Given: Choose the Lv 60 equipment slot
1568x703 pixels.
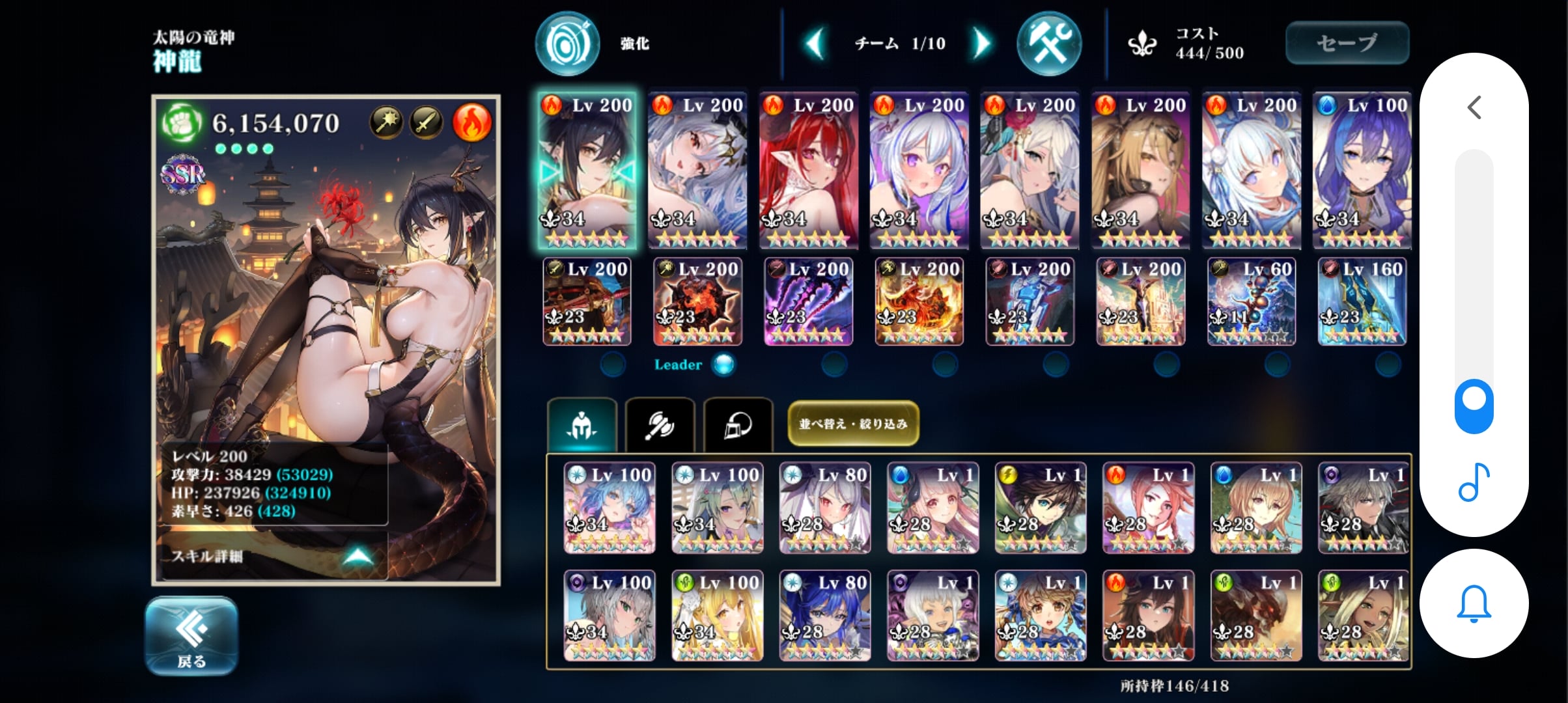Looking at the screenshot, I should tap(1251, 301).
